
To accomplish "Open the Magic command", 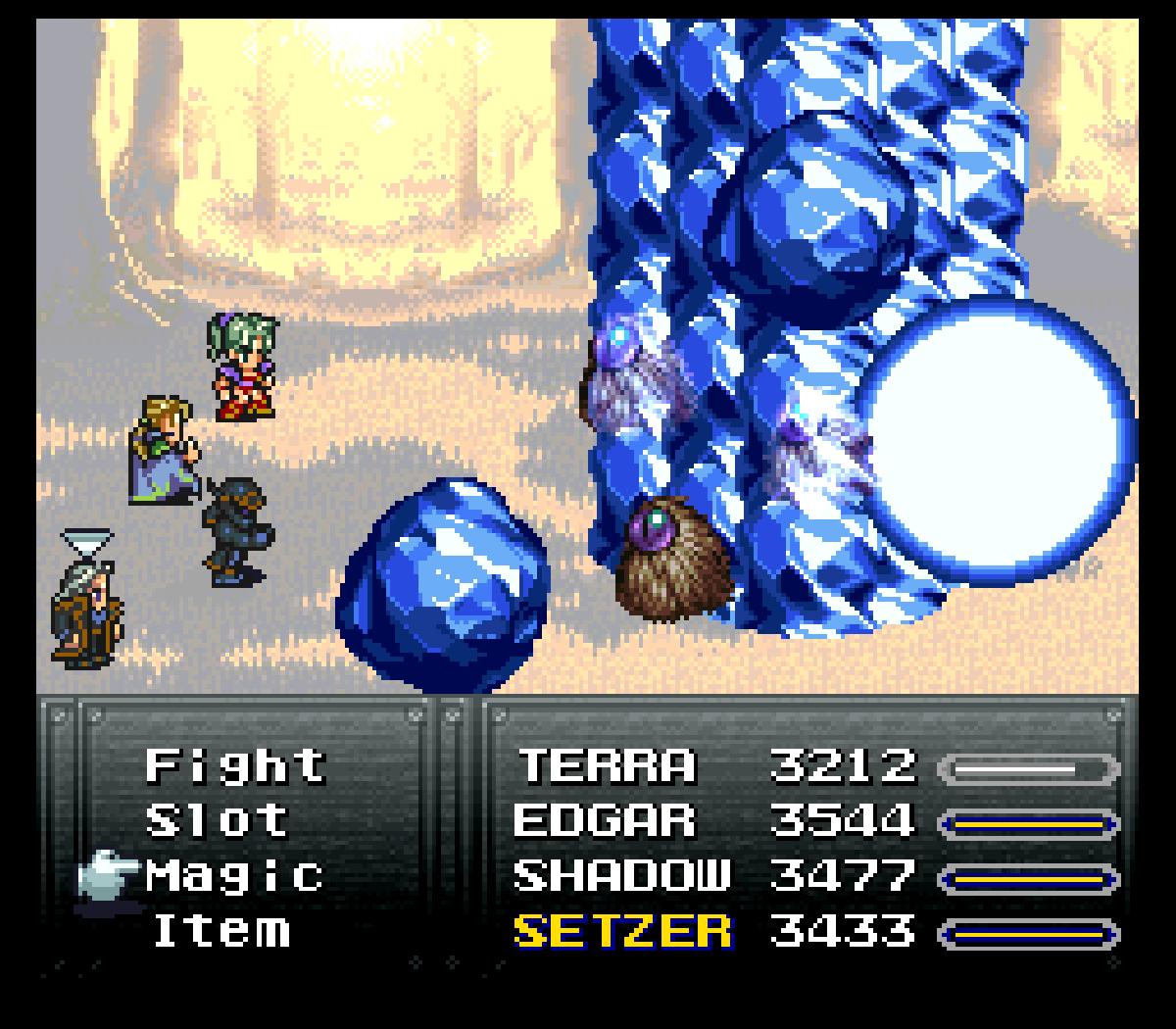I will pyautogui.click(x=234, y=875).
